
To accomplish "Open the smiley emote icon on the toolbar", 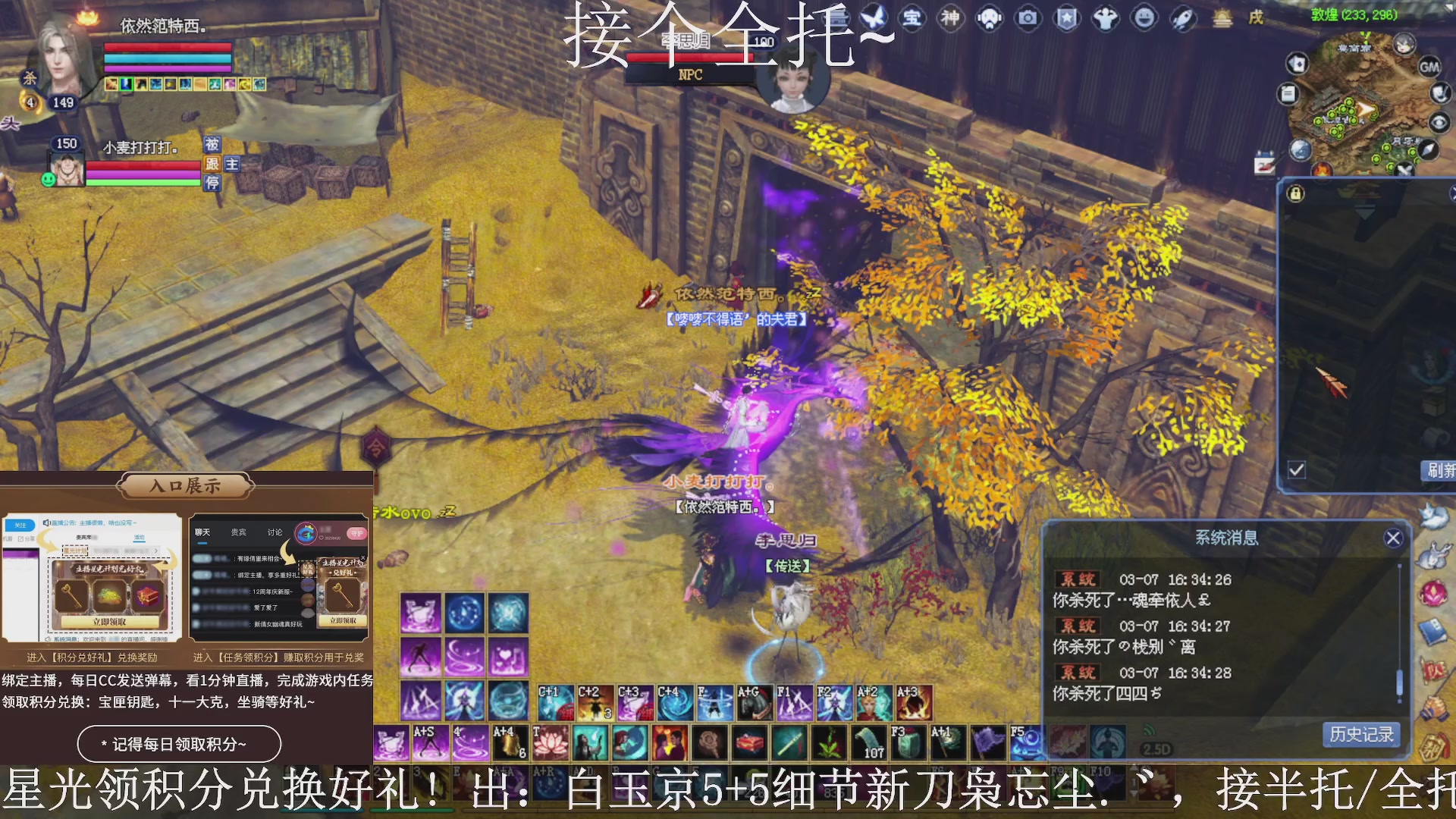I will click(1145, 19).
